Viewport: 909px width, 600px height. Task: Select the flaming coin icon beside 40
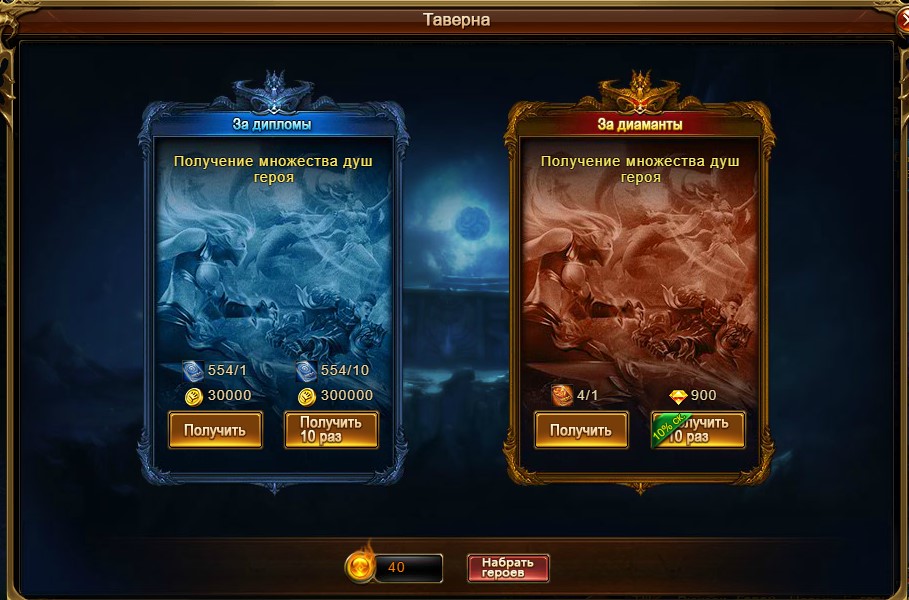(359, 567)
